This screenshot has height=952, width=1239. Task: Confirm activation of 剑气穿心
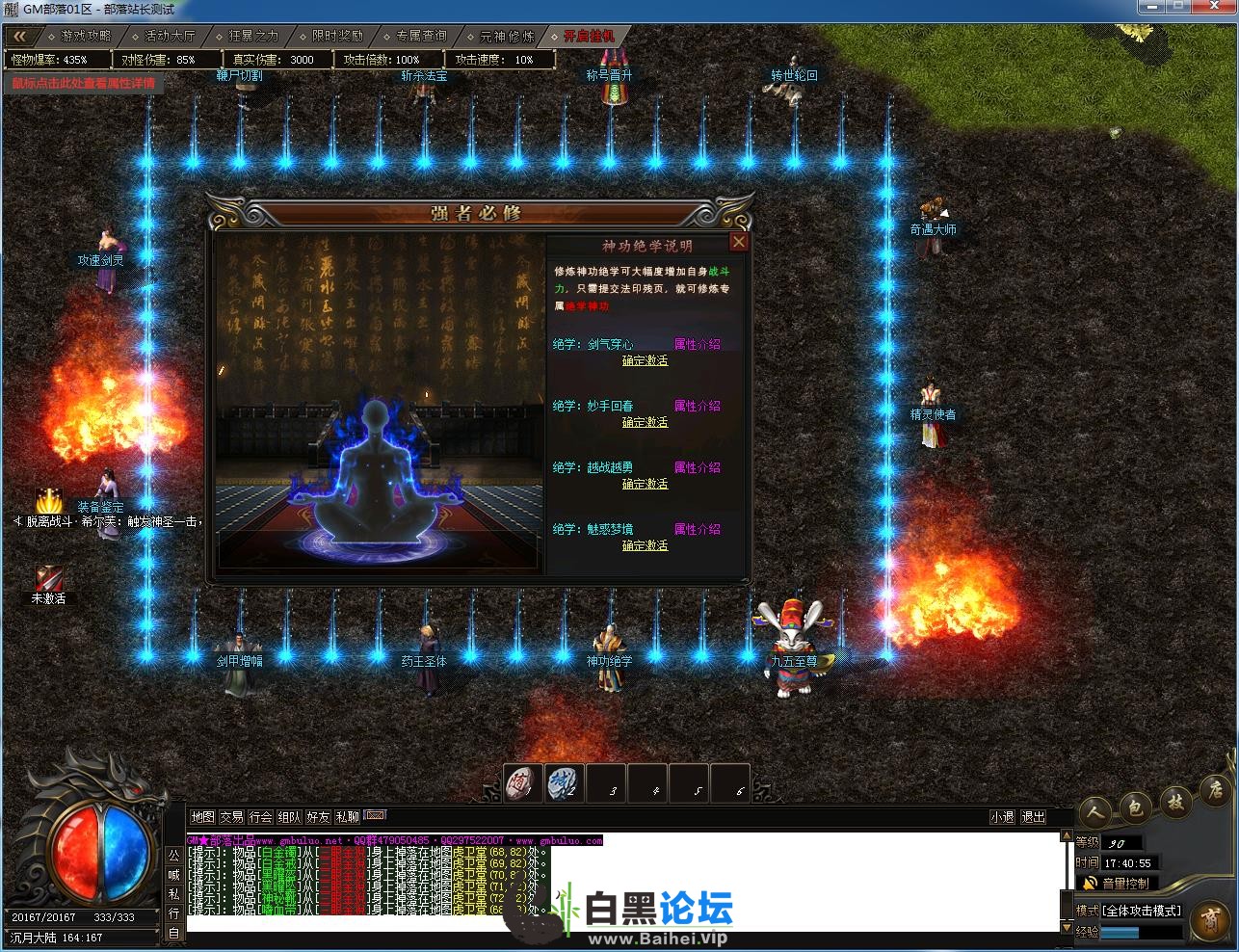click(x=645, y=360)
